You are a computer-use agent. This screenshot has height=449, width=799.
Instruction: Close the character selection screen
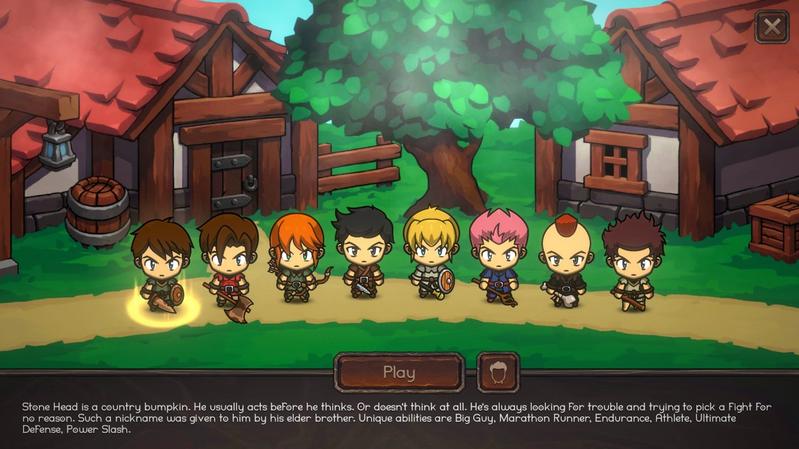(772, 27)
